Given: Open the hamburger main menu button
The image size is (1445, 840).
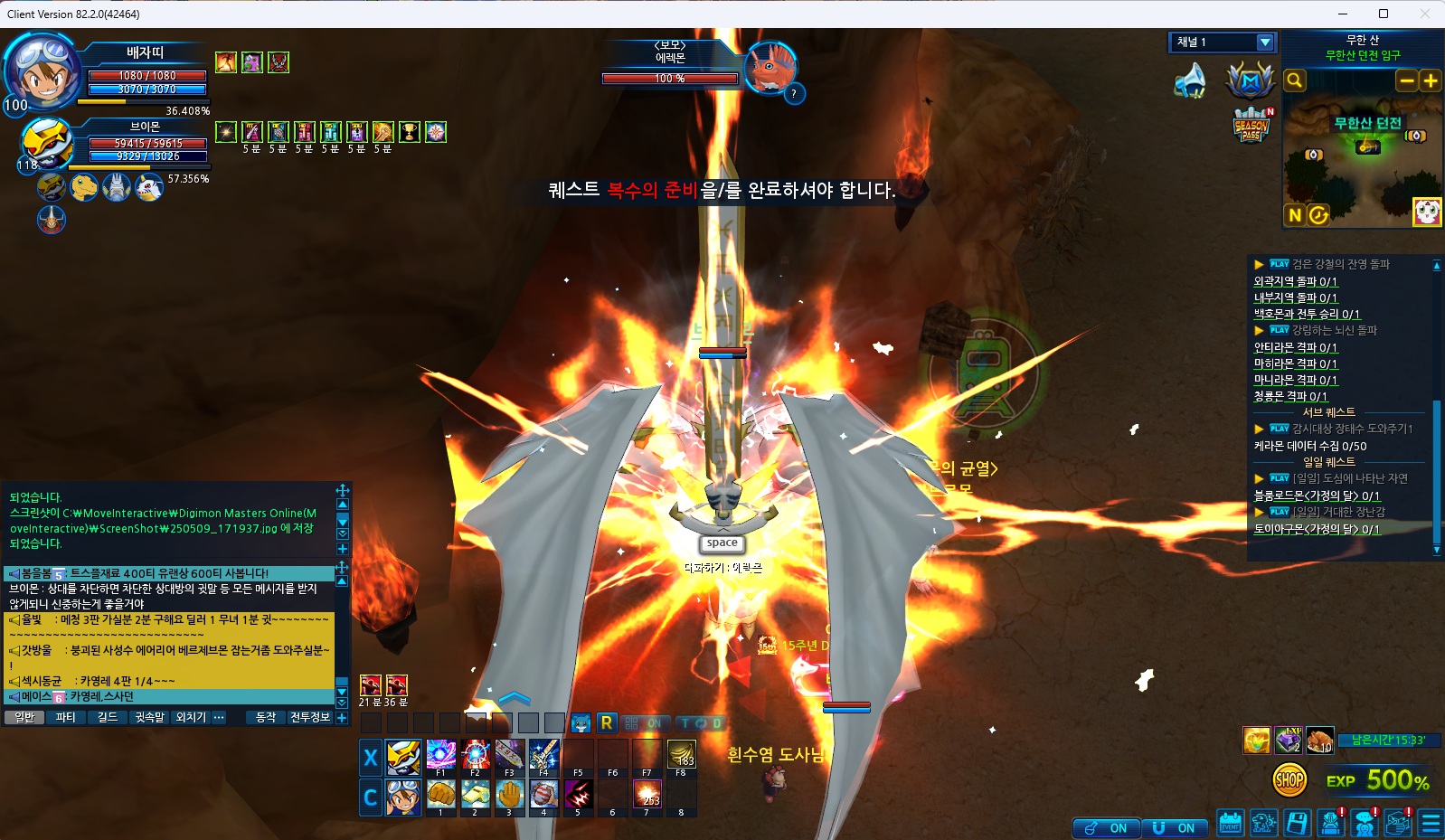Looking at the screenshot, I should click(x=1431, y=824).
